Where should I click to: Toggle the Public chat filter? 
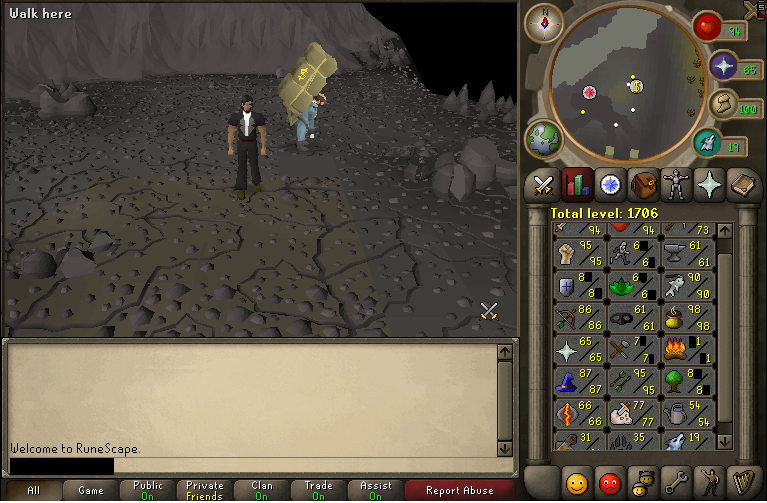pyautogui.click(x=148, y=490)
